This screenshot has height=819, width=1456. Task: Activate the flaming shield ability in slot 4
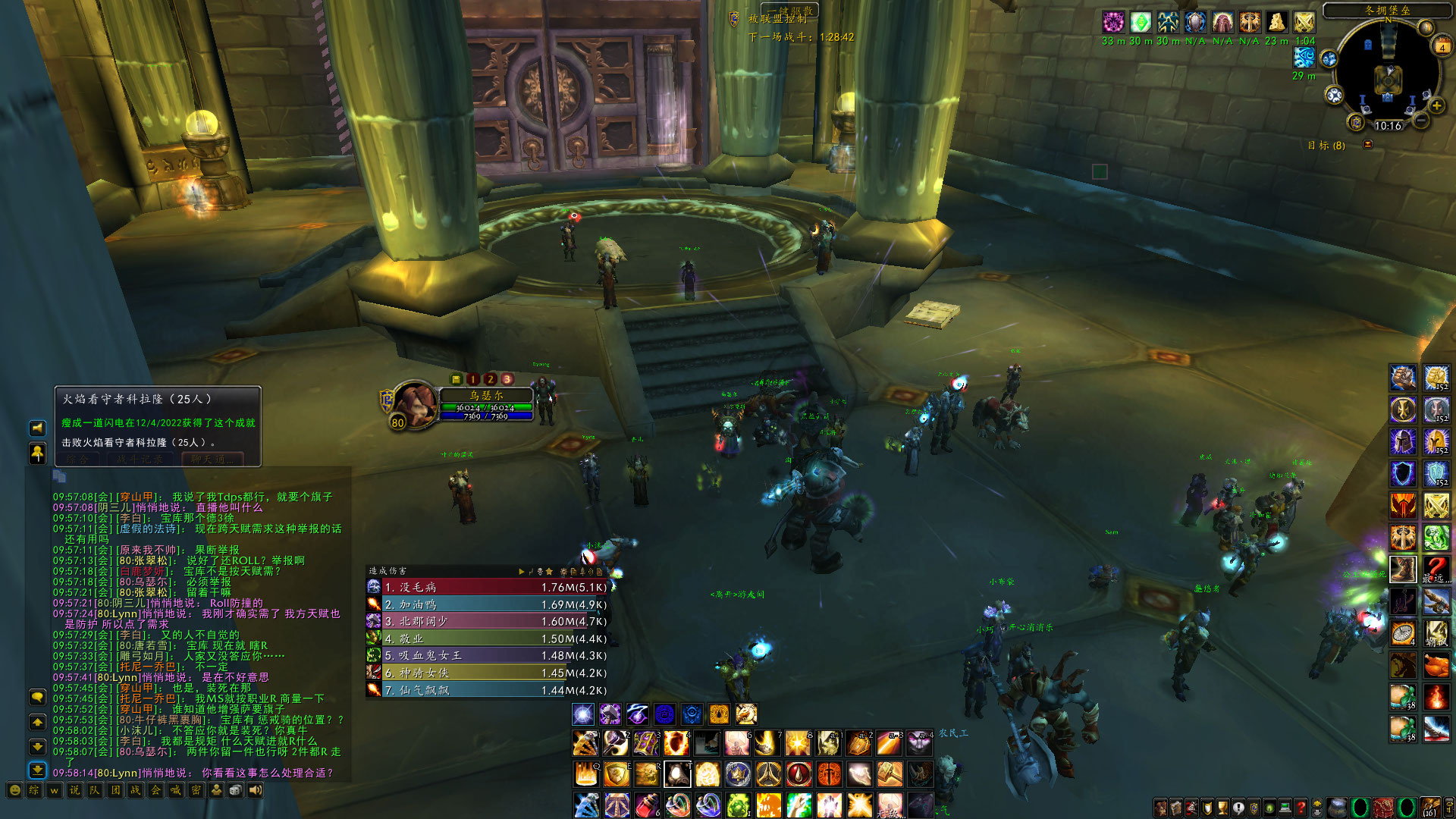676,744
